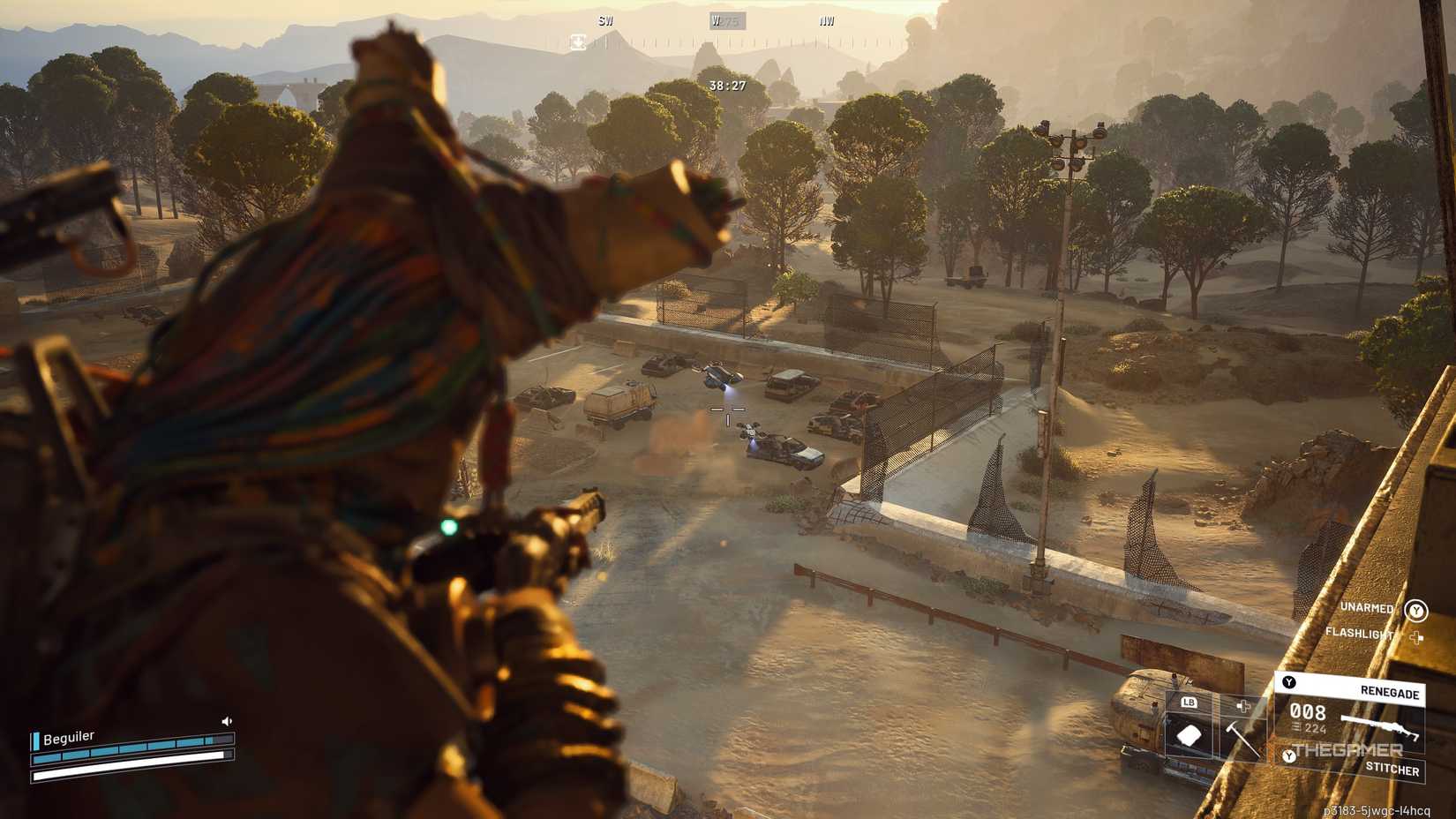Mute Beguiler using the speaker icon

(229, 718)
